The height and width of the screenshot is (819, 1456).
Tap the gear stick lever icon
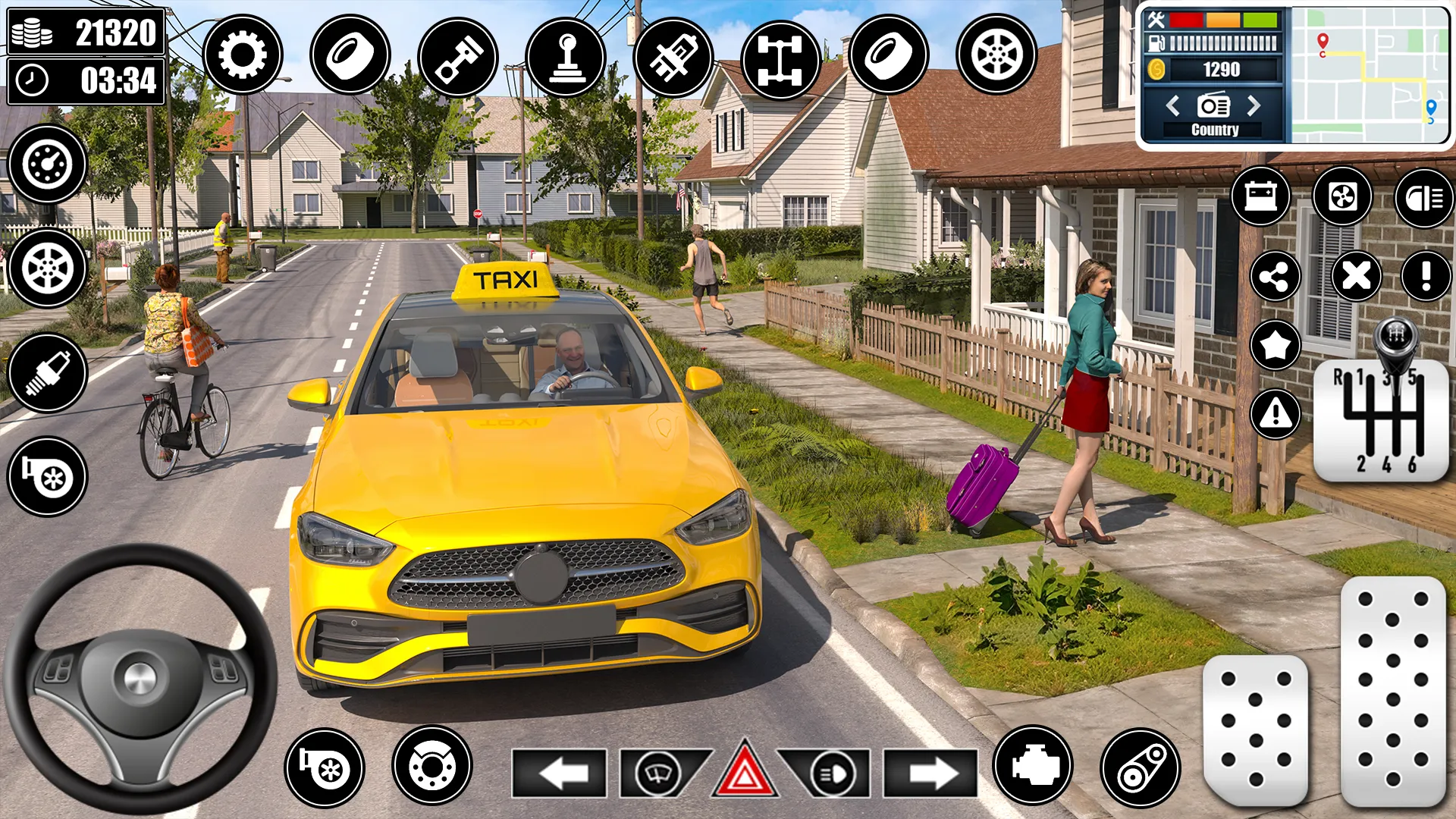[565, 57]
